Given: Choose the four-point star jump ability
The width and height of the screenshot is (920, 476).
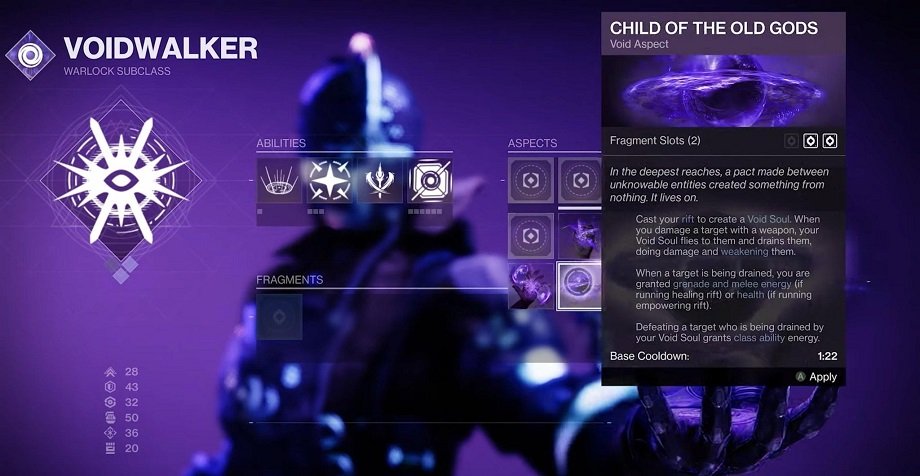Looking at the screenshot, I should click(330, 180).
